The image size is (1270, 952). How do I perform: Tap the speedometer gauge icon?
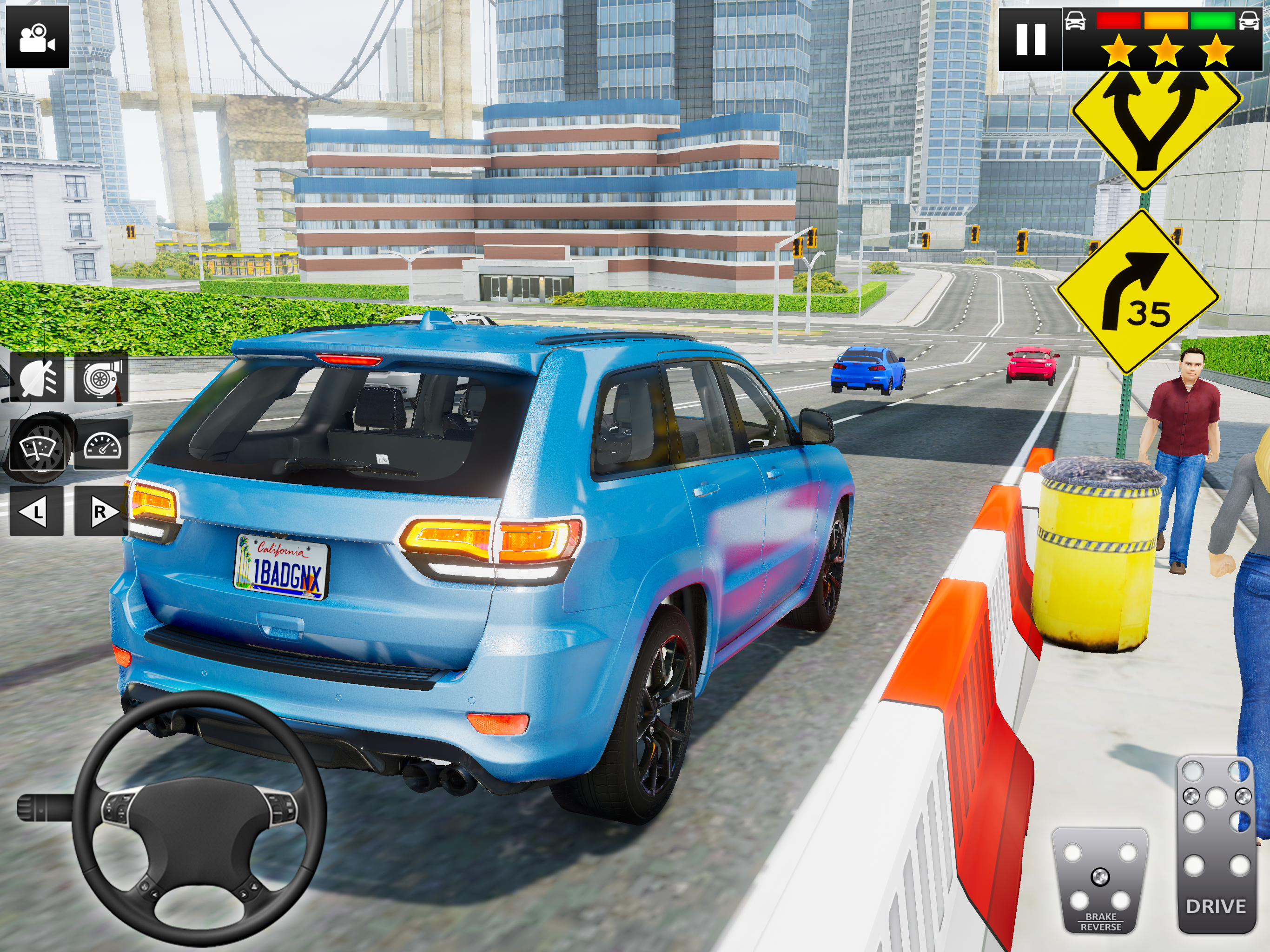102,446
